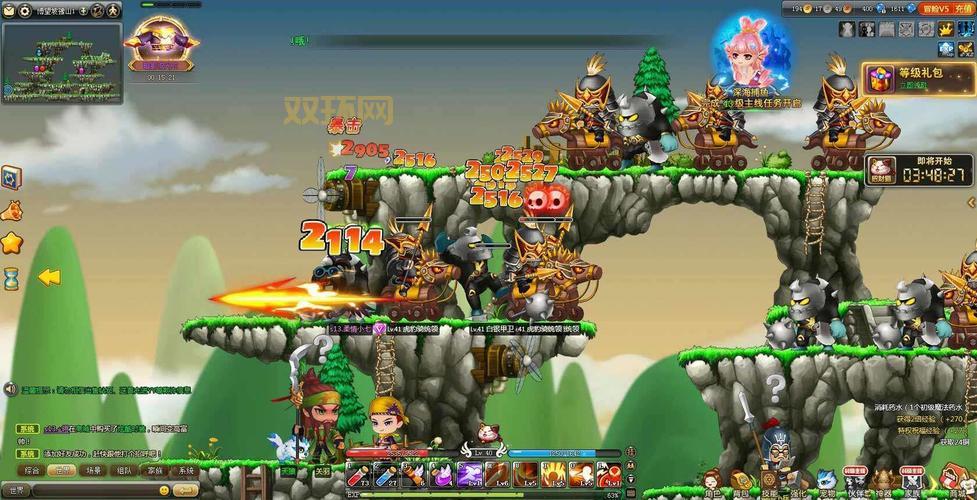Open the minimap in the corner

60,58
